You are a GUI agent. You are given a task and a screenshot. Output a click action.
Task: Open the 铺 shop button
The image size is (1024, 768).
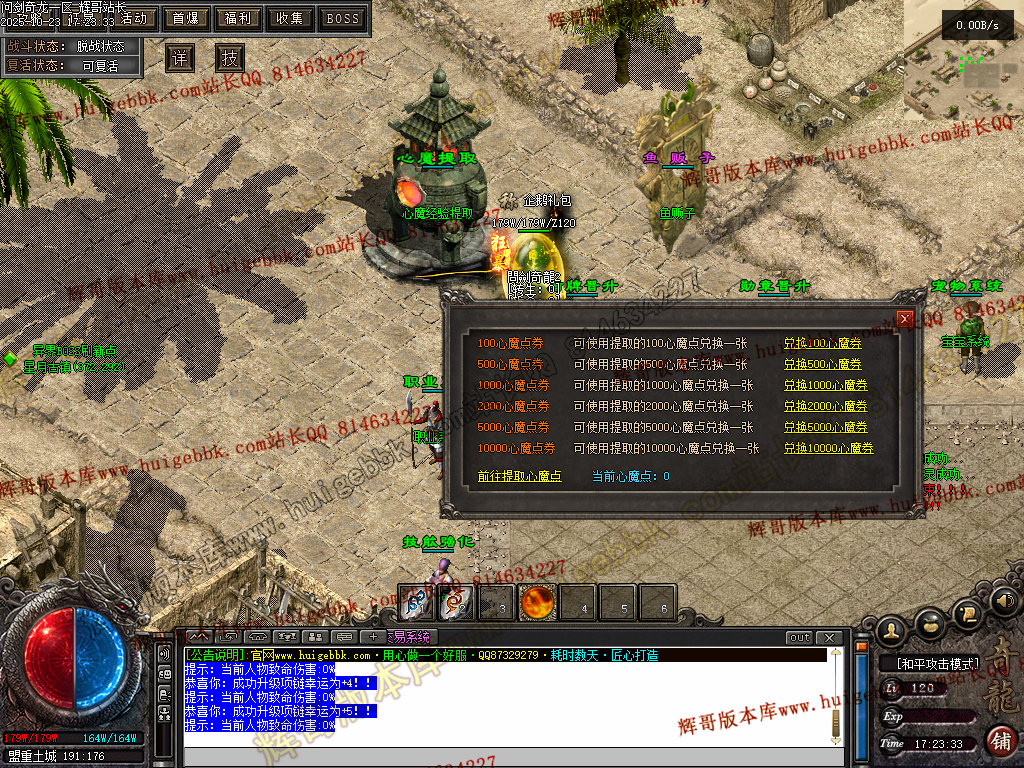tap(1000, 740)
